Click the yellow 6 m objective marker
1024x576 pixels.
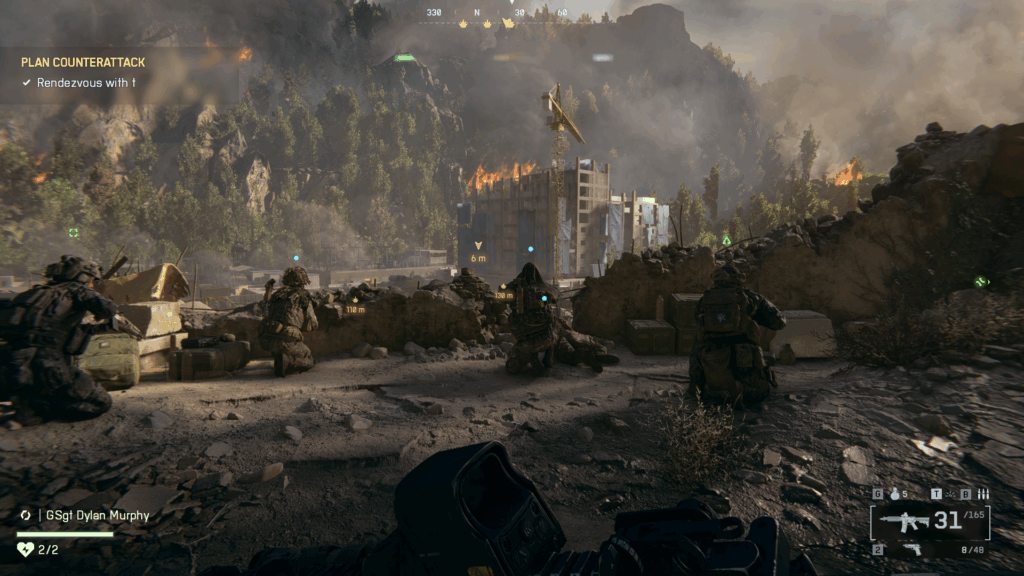pos(478,246)
